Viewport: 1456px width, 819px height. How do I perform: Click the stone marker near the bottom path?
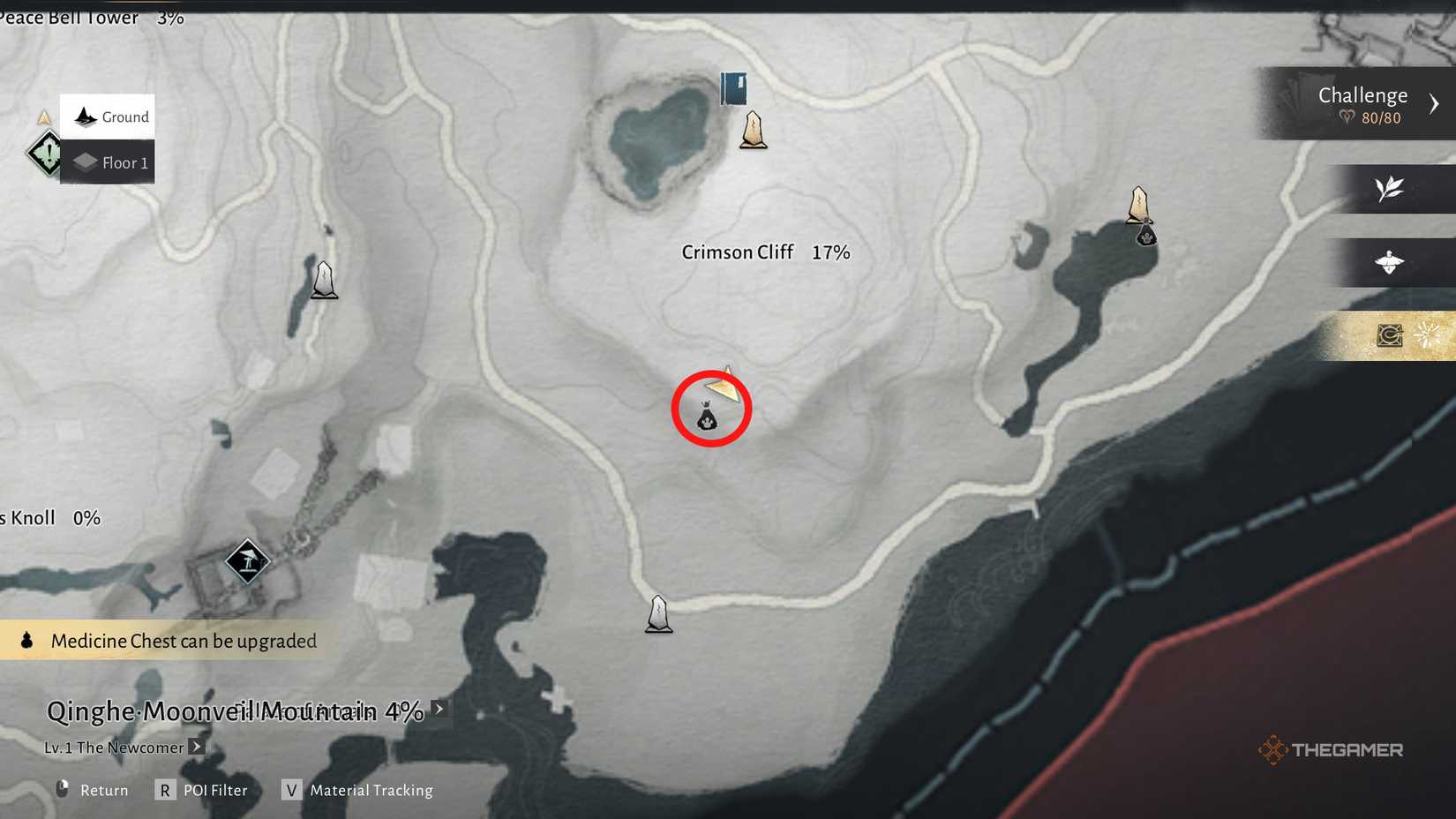click(658, 615)
